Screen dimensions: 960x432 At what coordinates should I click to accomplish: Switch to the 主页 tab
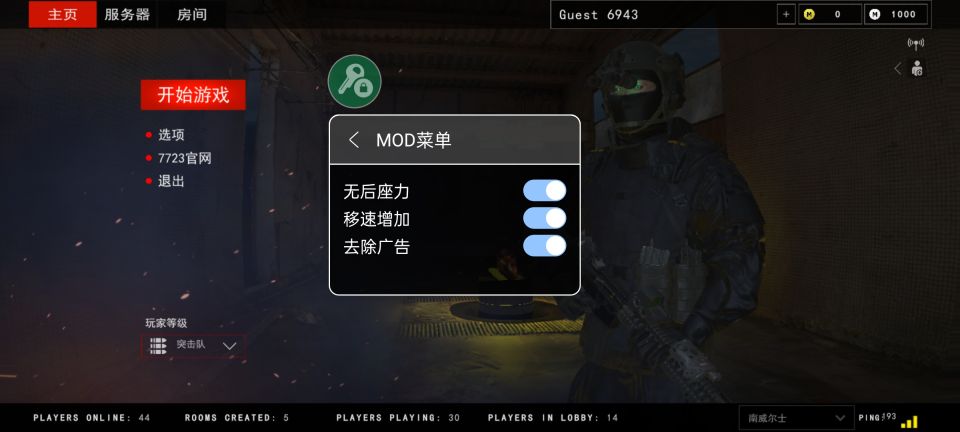pyautogui.click(x=62, y=14)
